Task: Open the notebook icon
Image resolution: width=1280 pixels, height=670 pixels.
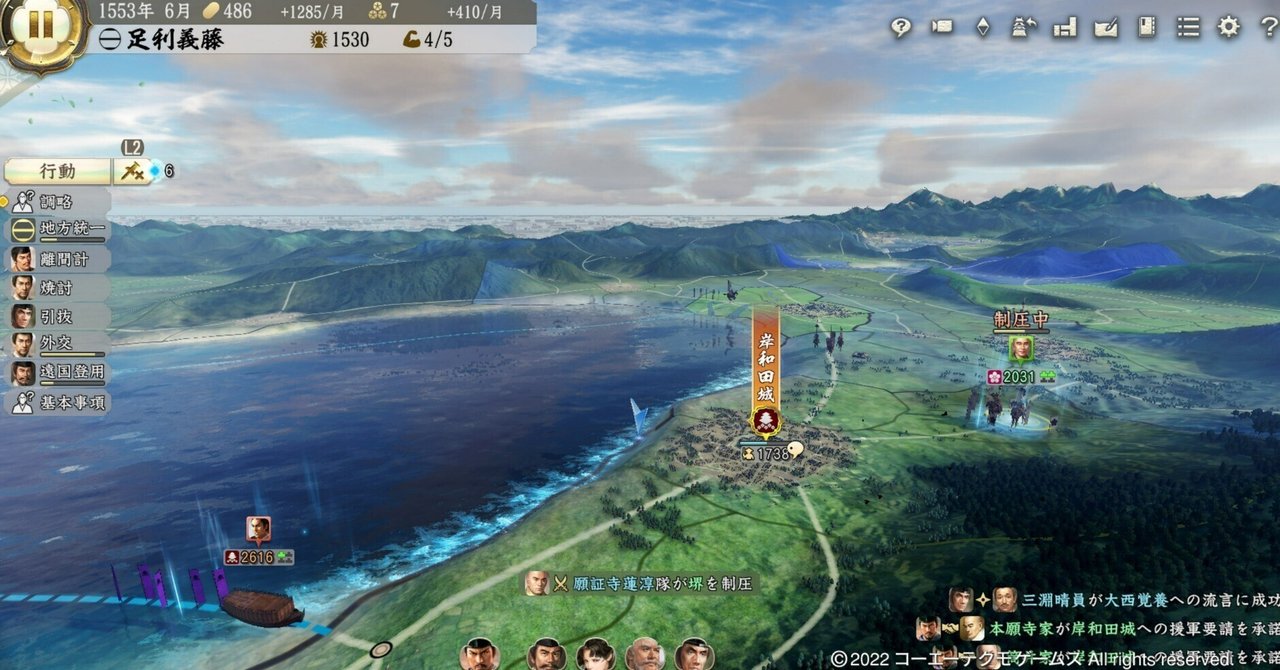Action: click(1147, 28)
